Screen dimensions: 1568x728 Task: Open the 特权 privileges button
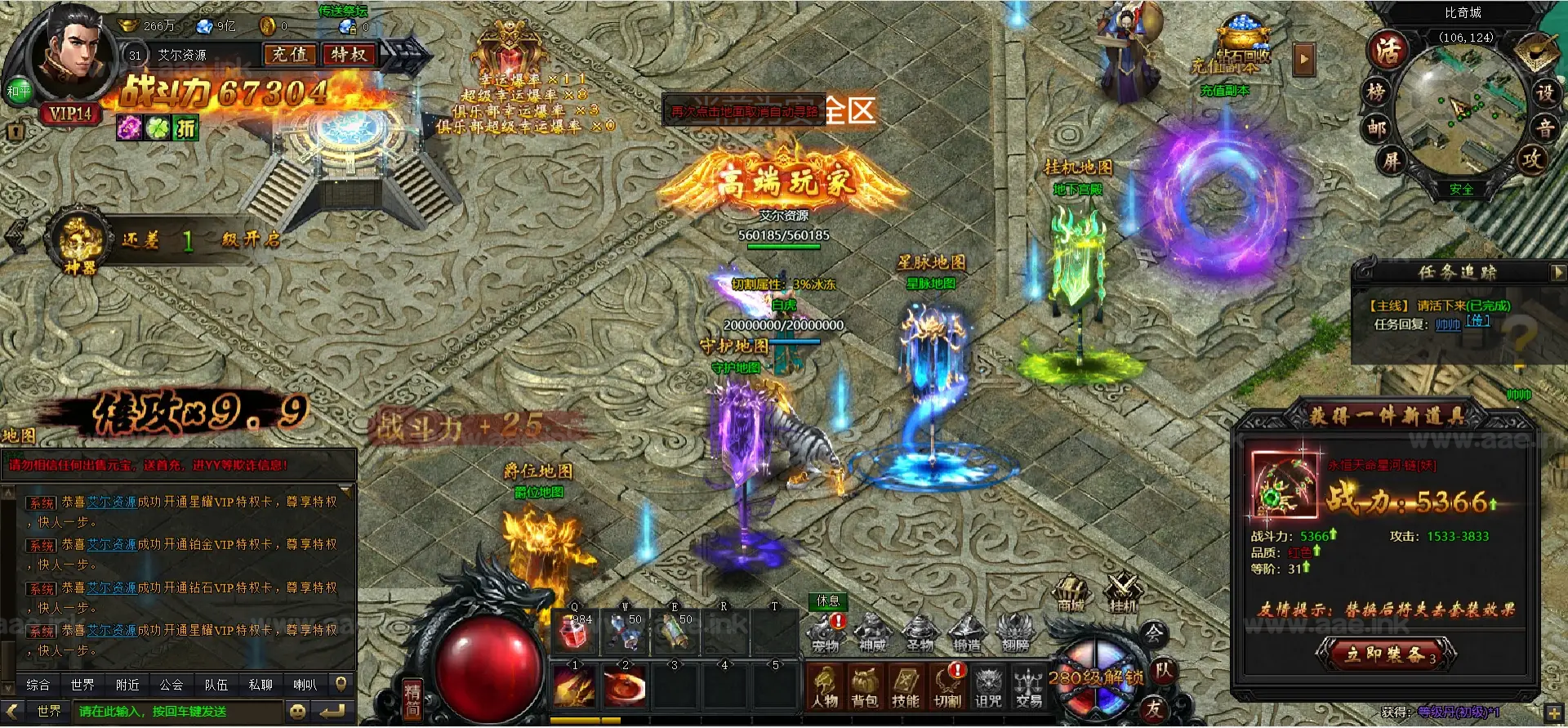pyautogui.click(x=349, y=55)
